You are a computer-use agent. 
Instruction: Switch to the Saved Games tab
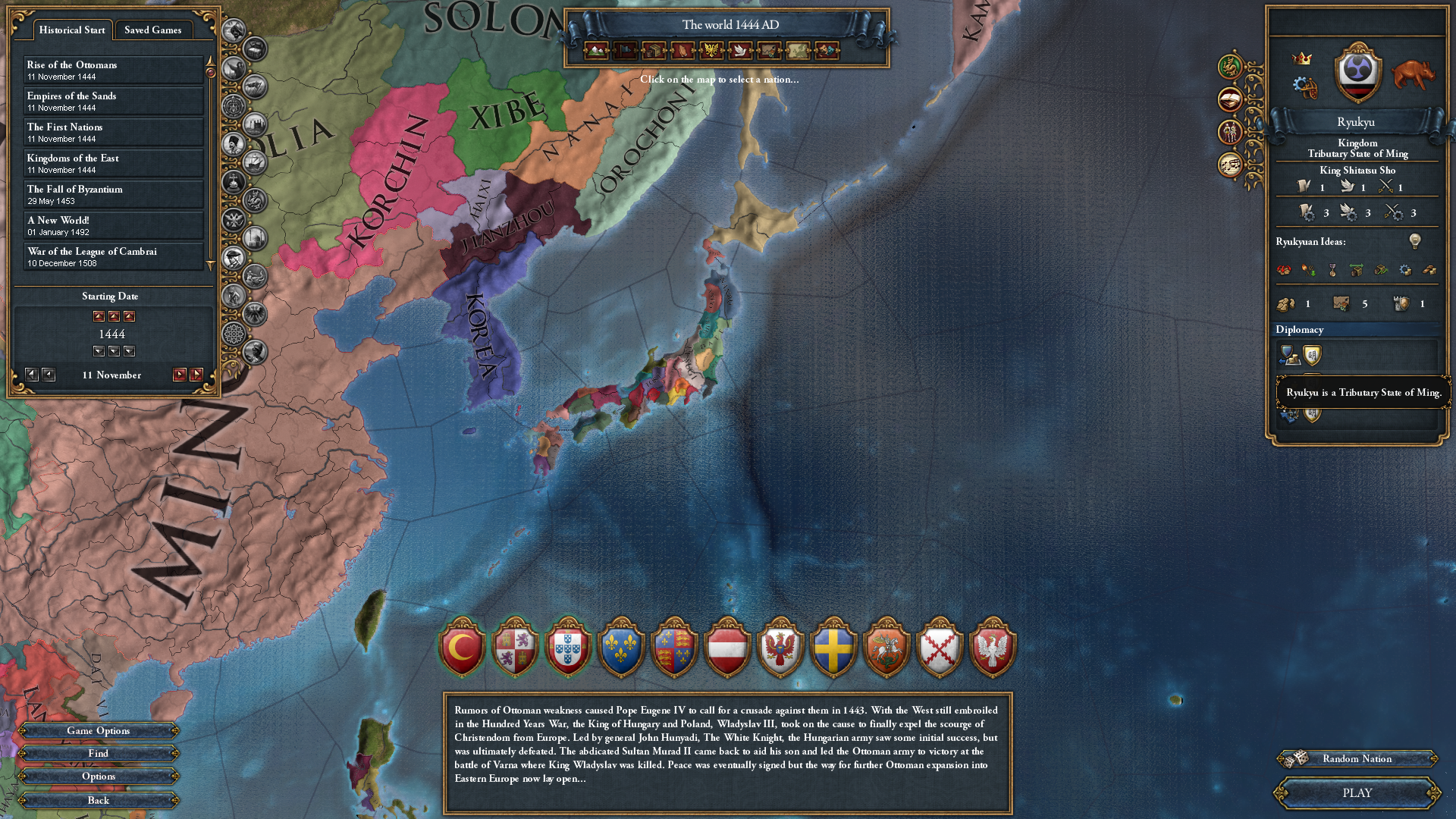[x=153, y=30]
